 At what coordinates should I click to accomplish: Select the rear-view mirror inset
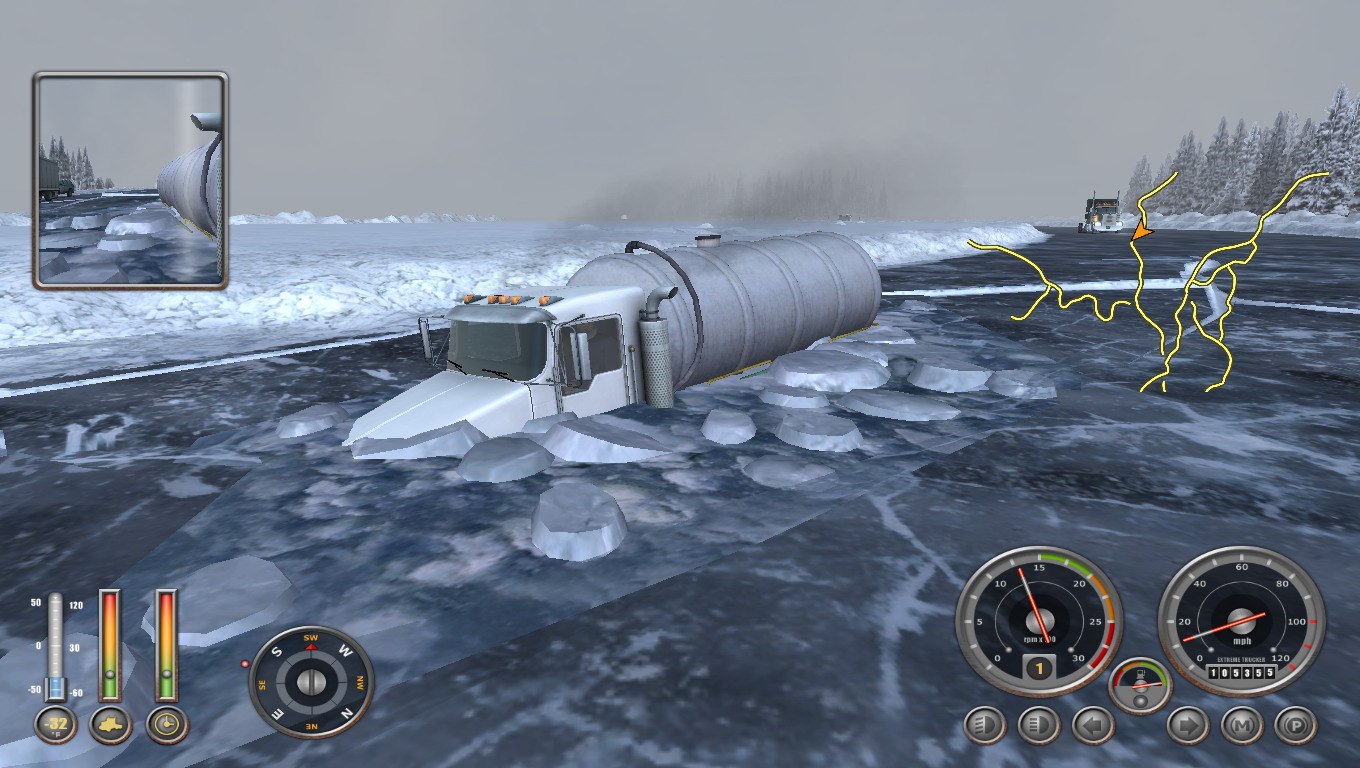click(x=130, y=180)
